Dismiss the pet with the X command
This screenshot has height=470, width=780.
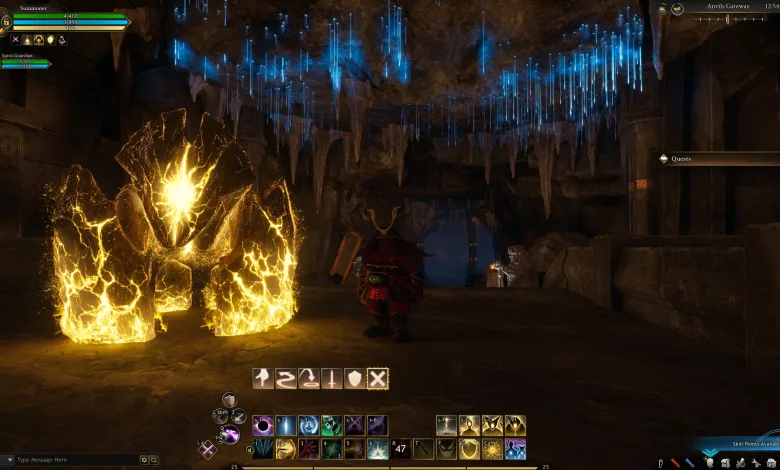(x=377, y=378)
